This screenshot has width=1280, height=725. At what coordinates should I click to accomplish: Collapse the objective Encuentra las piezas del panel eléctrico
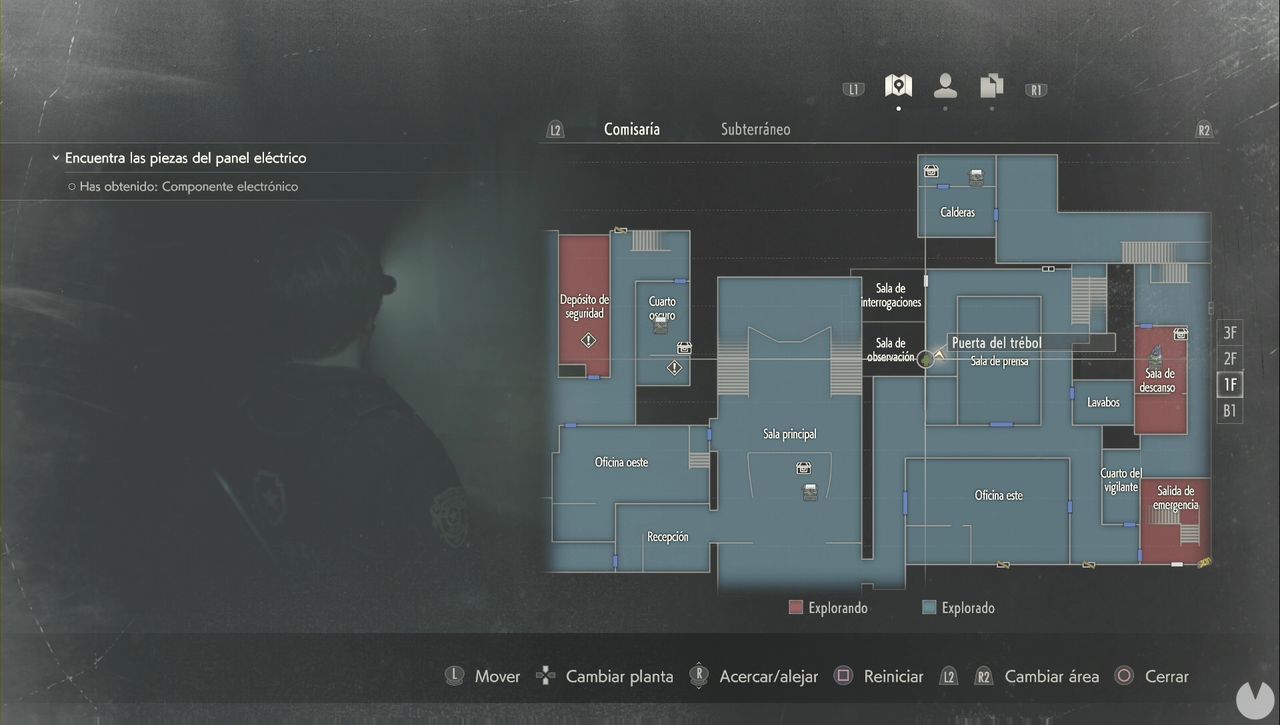(x=55, y=157)
